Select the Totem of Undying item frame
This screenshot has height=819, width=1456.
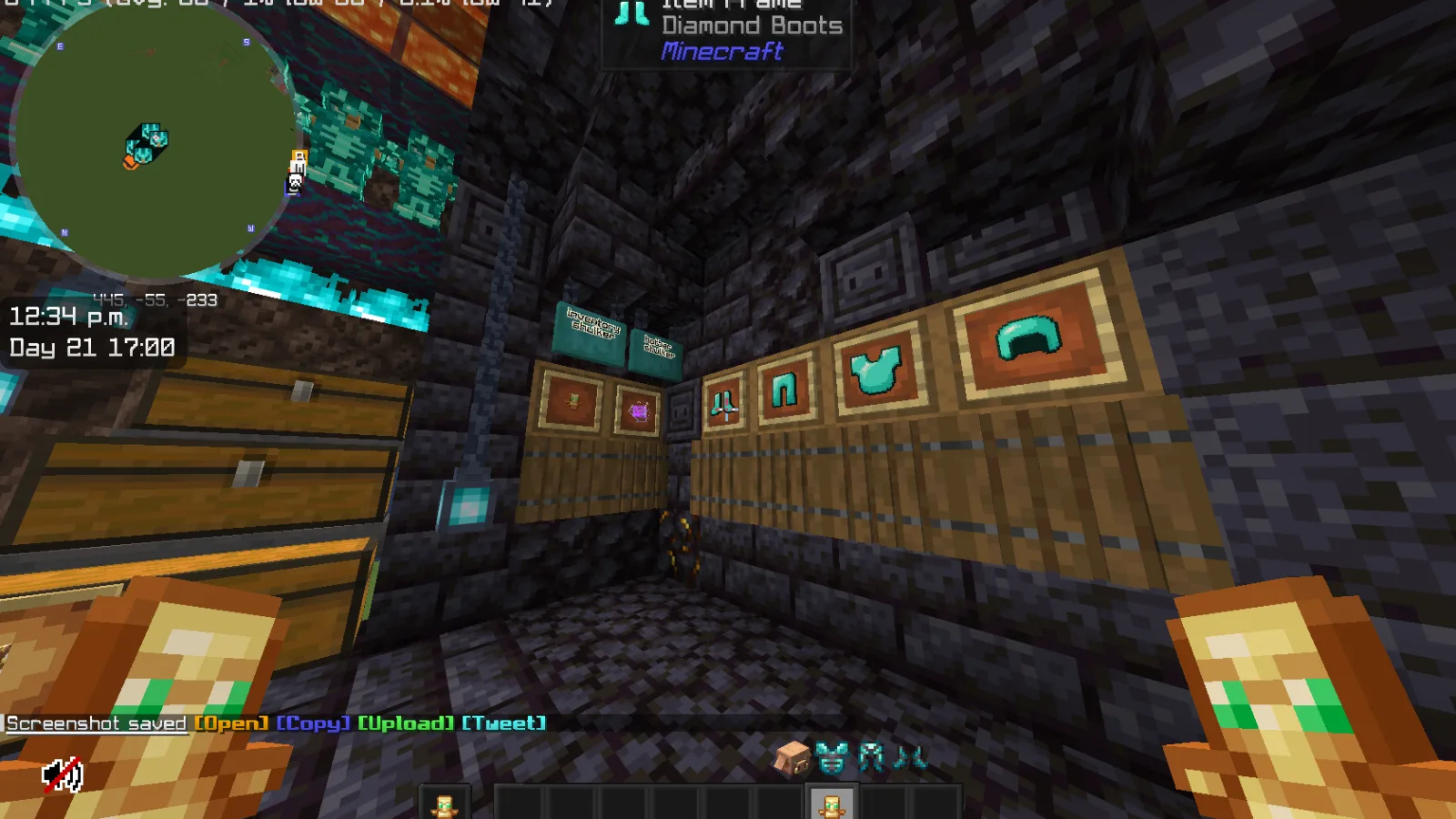point(575,400)
